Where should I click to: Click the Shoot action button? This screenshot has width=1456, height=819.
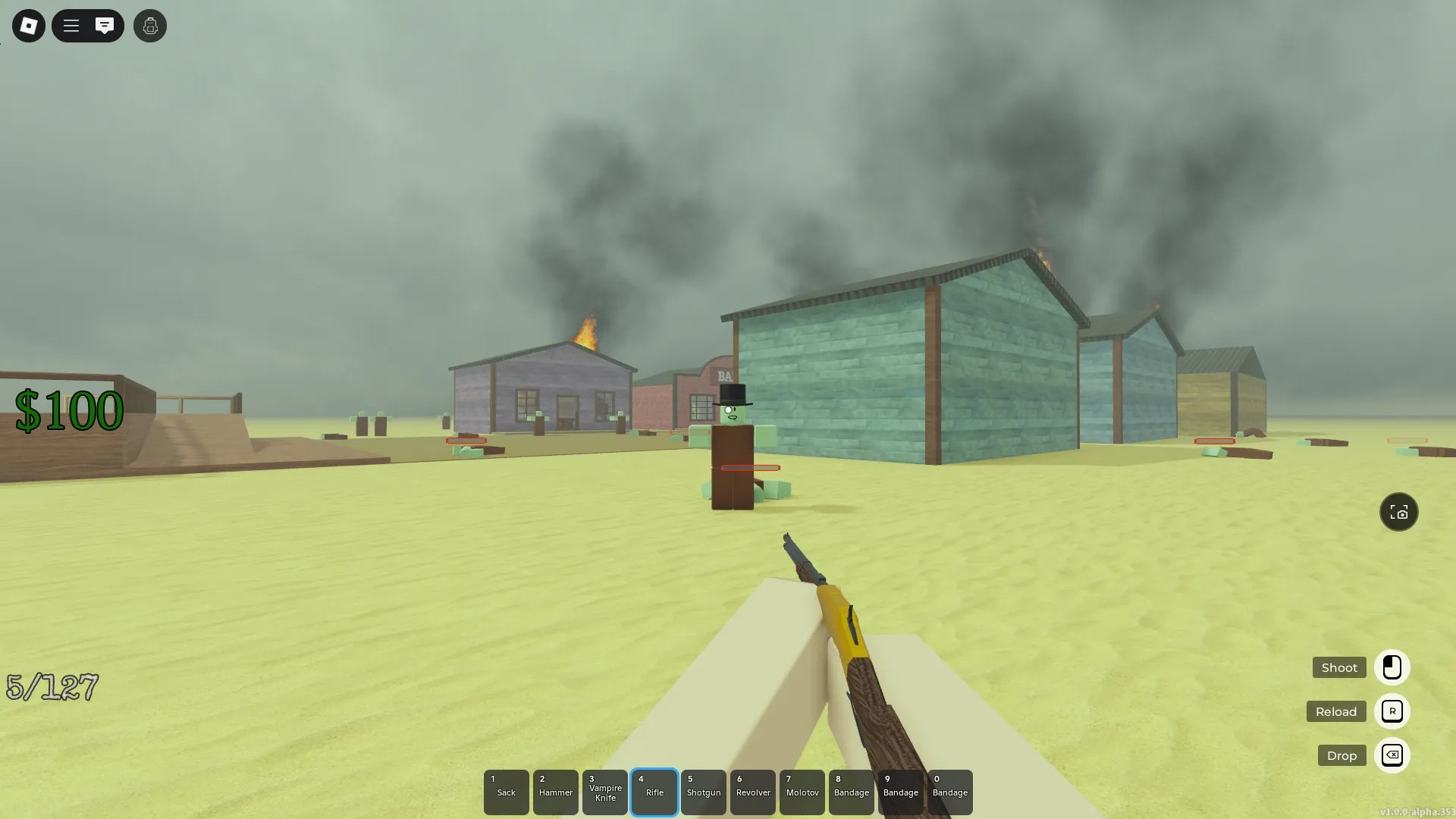pos(1338,667)
